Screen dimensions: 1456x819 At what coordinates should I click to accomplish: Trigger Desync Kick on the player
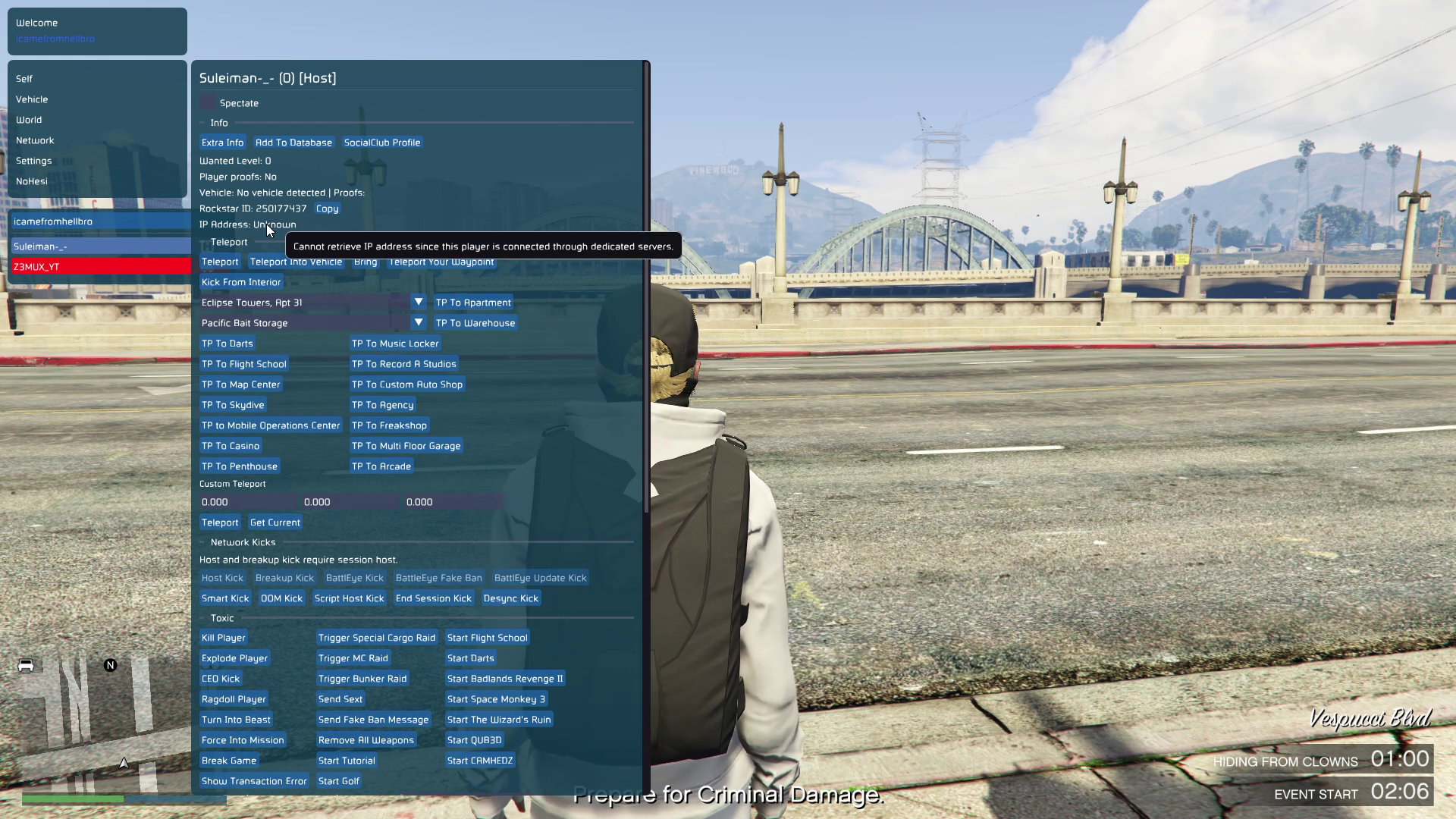pos(510,598)
